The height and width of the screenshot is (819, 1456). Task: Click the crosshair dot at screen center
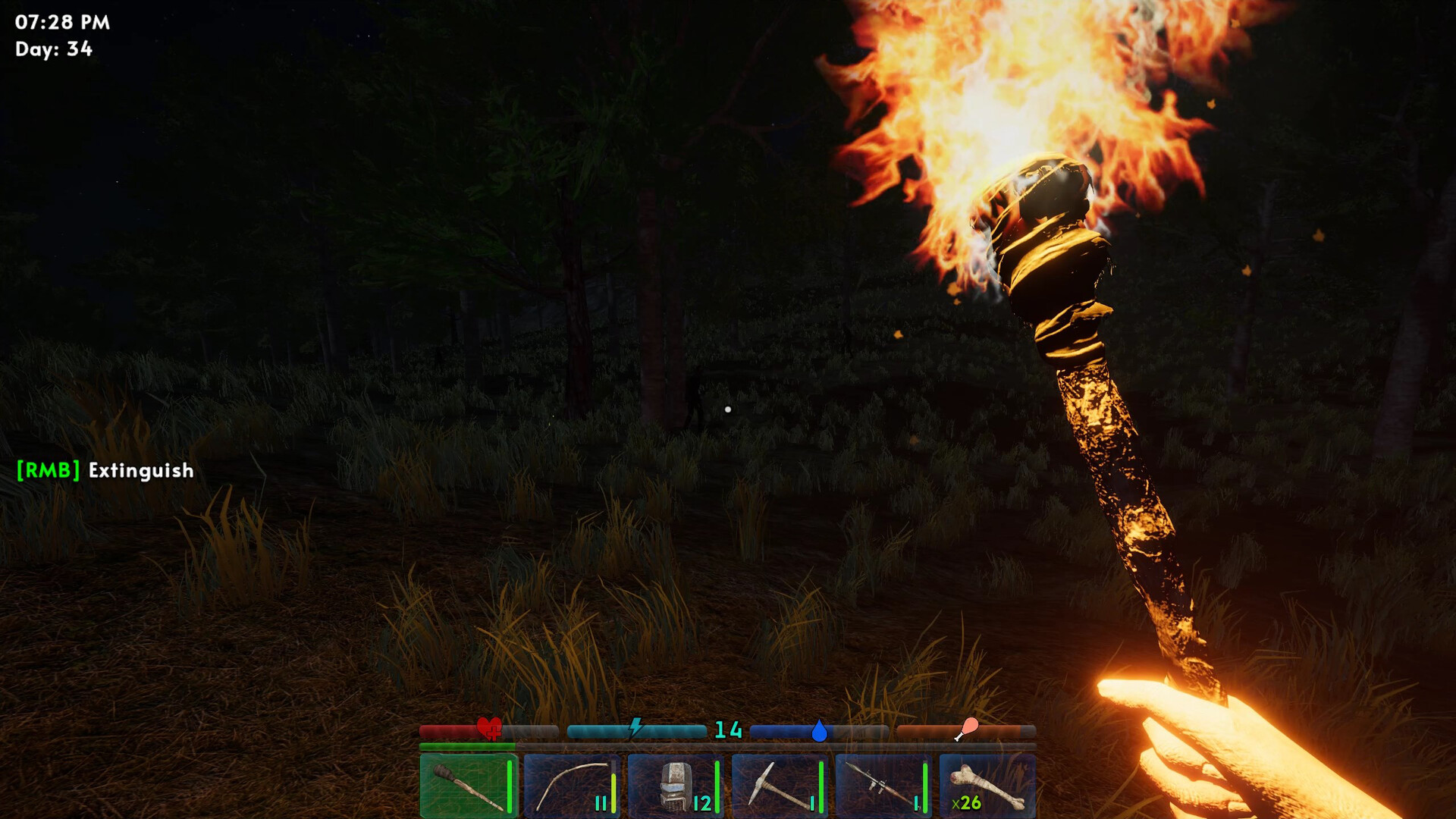[x=728, y=409]
